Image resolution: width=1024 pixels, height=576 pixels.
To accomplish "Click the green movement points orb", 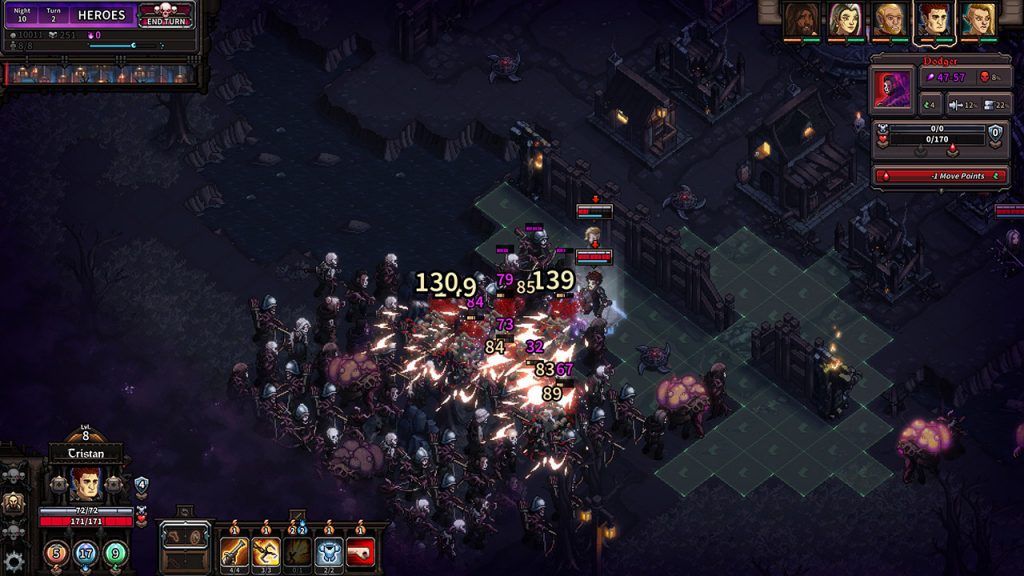I will tap(116, 551).
